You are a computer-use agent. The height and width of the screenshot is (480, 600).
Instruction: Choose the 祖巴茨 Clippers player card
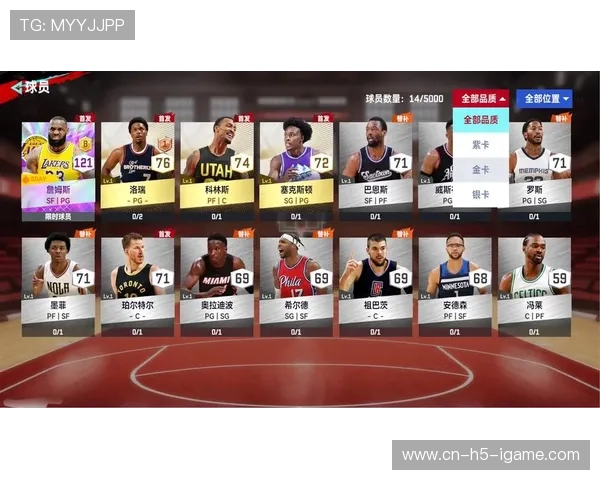[375, 284]
